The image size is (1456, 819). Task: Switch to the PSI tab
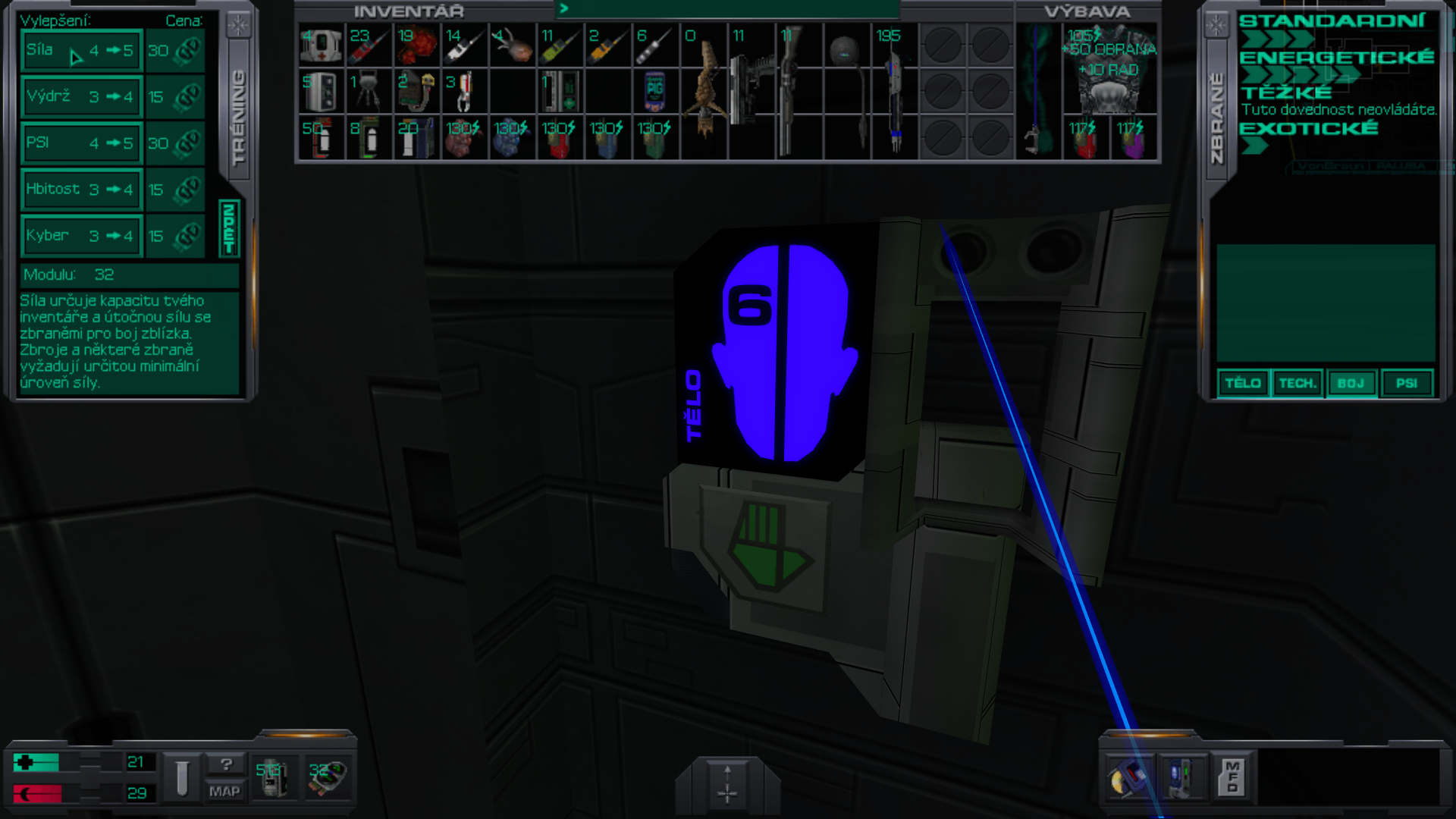tap(1407, 383)
